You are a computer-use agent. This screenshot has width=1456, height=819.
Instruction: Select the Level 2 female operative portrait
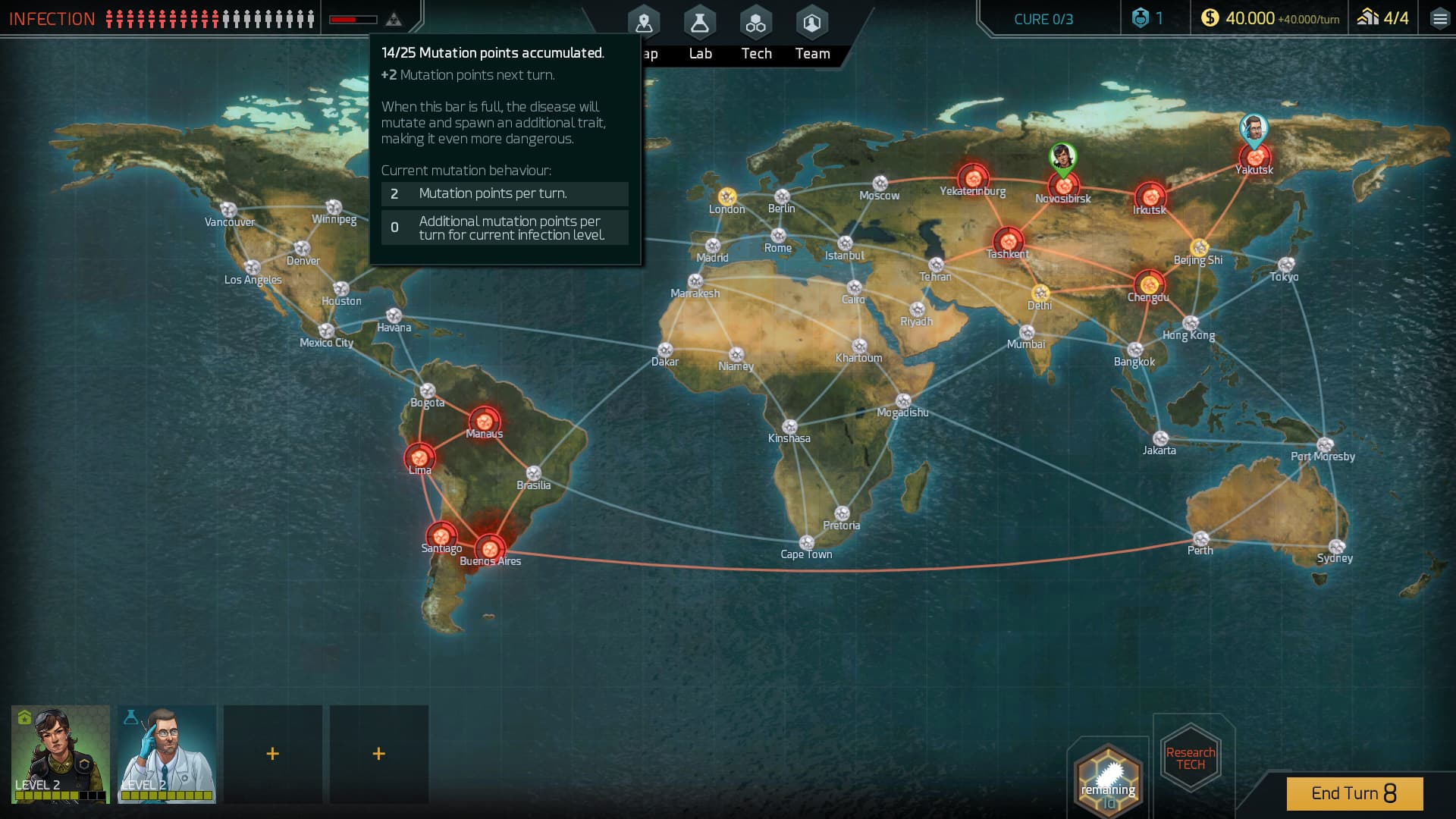(60, 754)
